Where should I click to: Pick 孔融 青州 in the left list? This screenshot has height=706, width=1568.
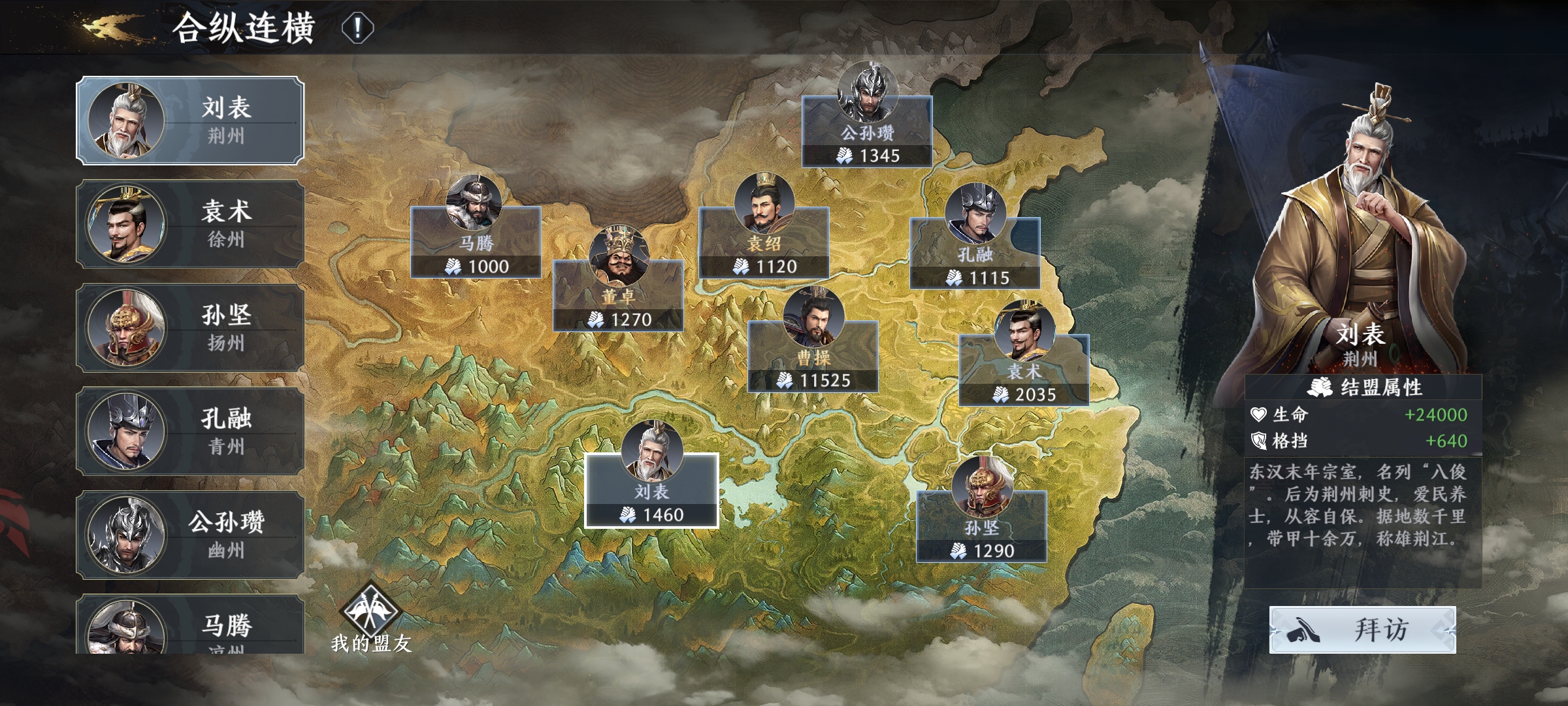[x=189, y=431]
